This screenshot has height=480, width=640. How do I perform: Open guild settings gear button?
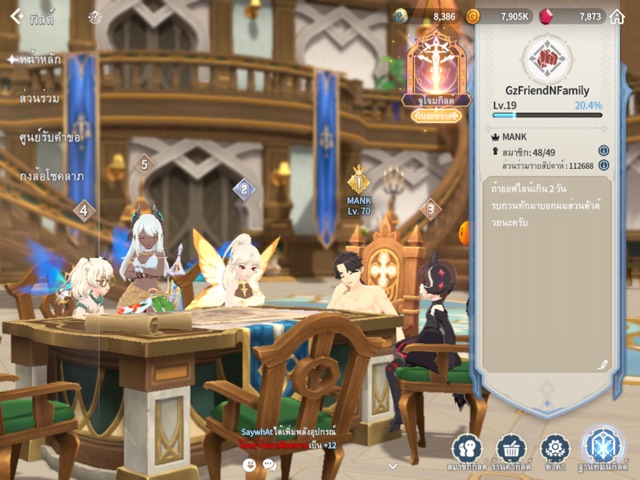[x=554, y=449]
